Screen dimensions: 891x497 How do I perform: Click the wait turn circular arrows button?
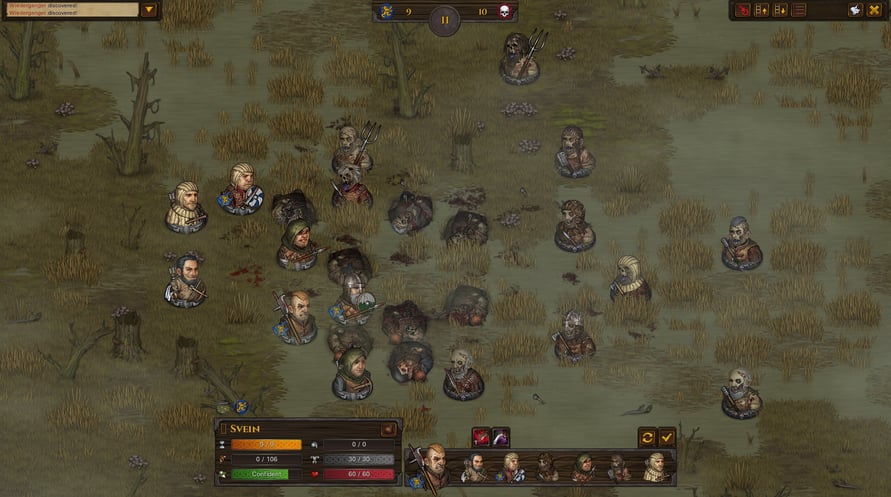[647, 437]
